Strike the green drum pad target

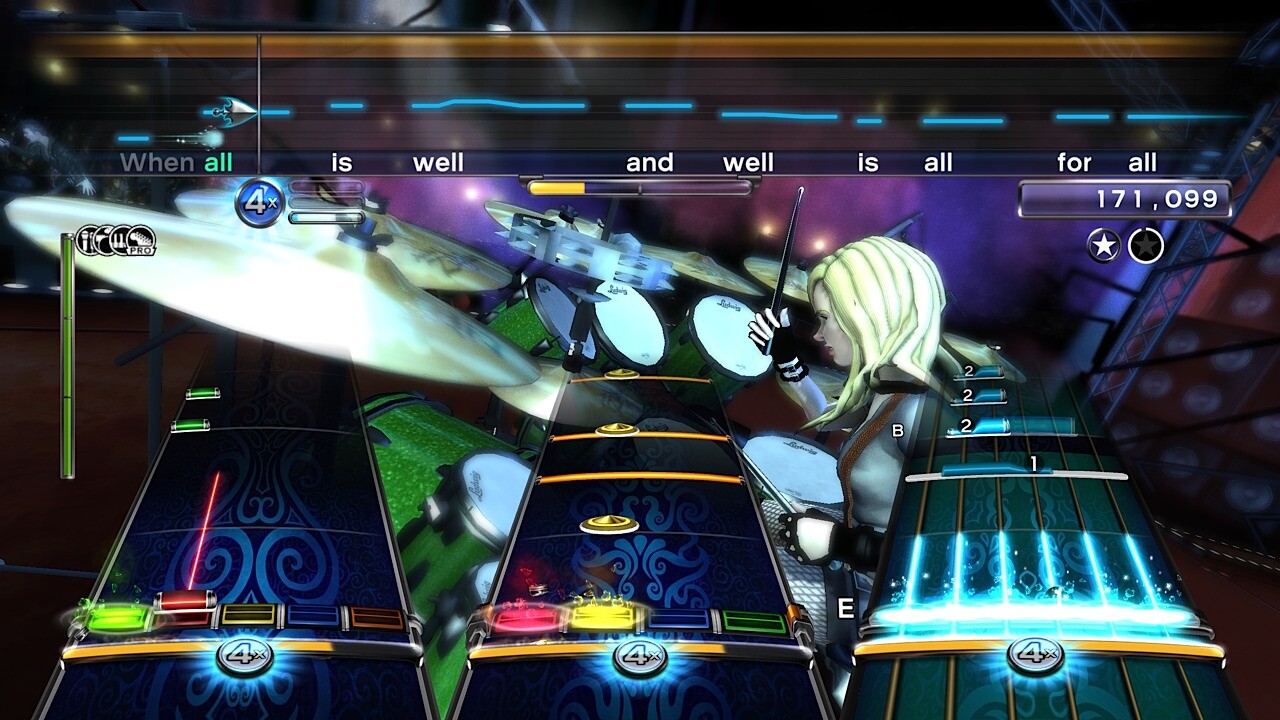pyautogui.click(x=754, y=622)
